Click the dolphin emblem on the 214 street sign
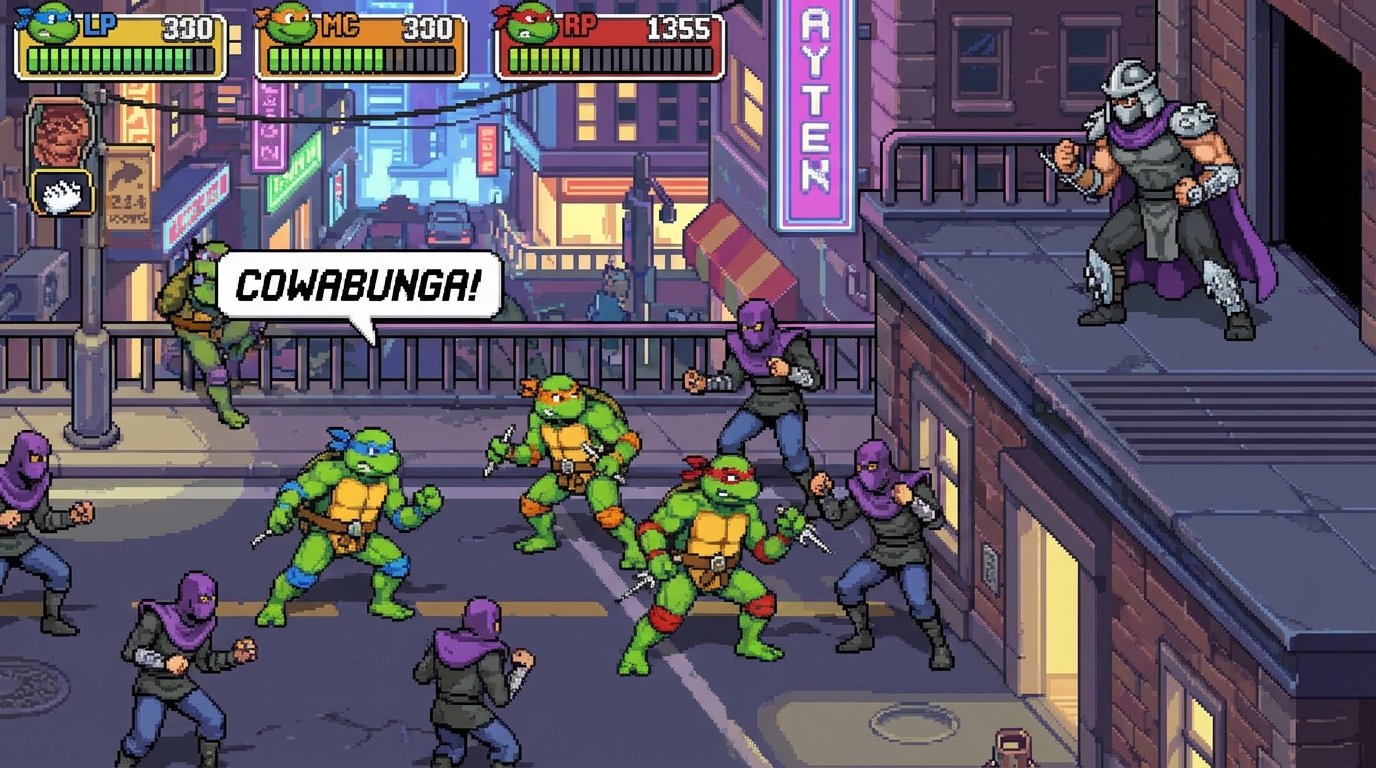Image resolution: width=1376 pixels, height=768 pixels. 125,170
